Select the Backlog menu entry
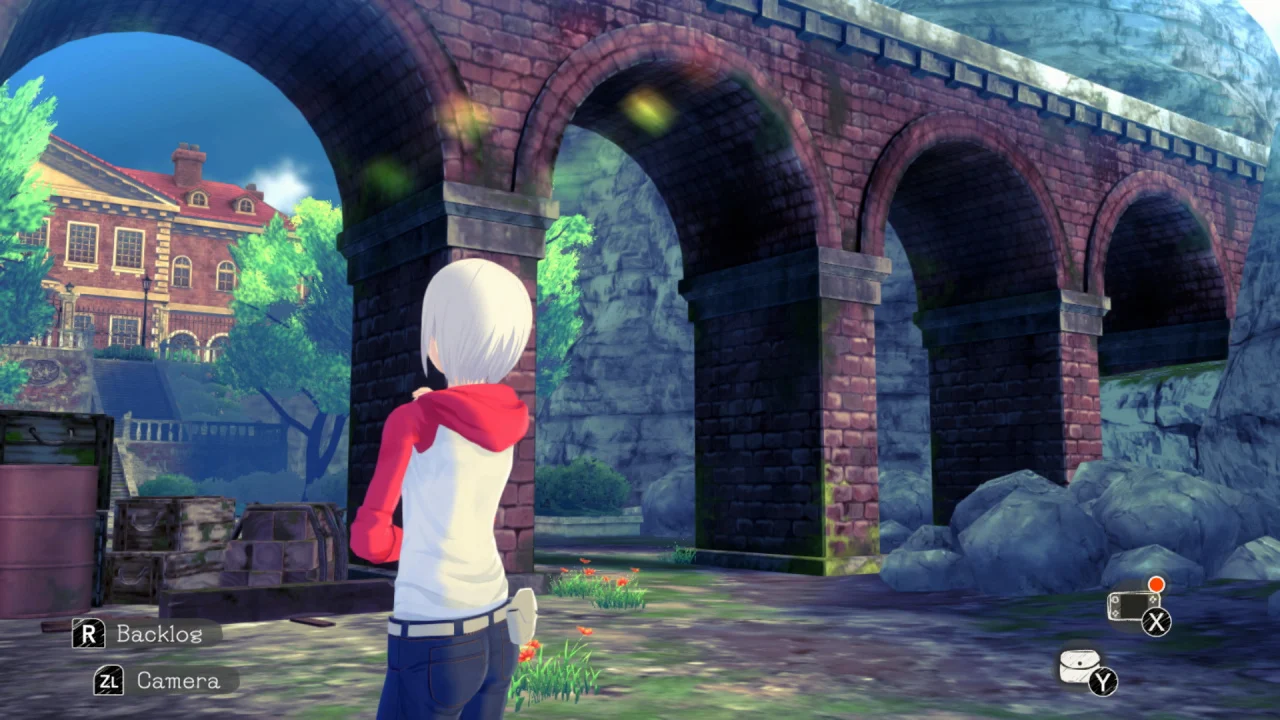Screen dimensions: 1280x720 coord(159,634)
